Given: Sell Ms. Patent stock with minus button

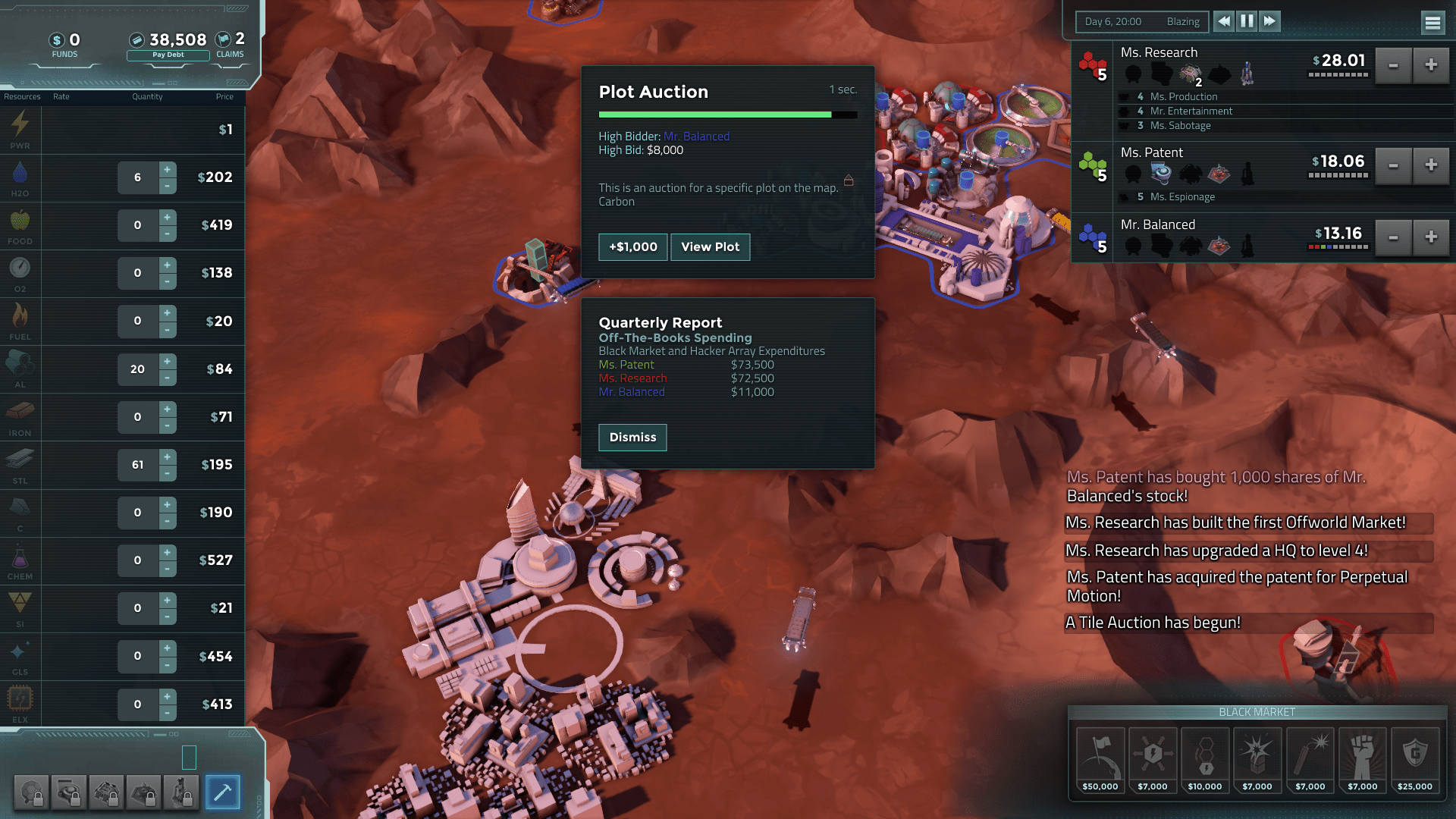Looking at the screenshot, I should pyautogui.click(x=1393, y=165).
